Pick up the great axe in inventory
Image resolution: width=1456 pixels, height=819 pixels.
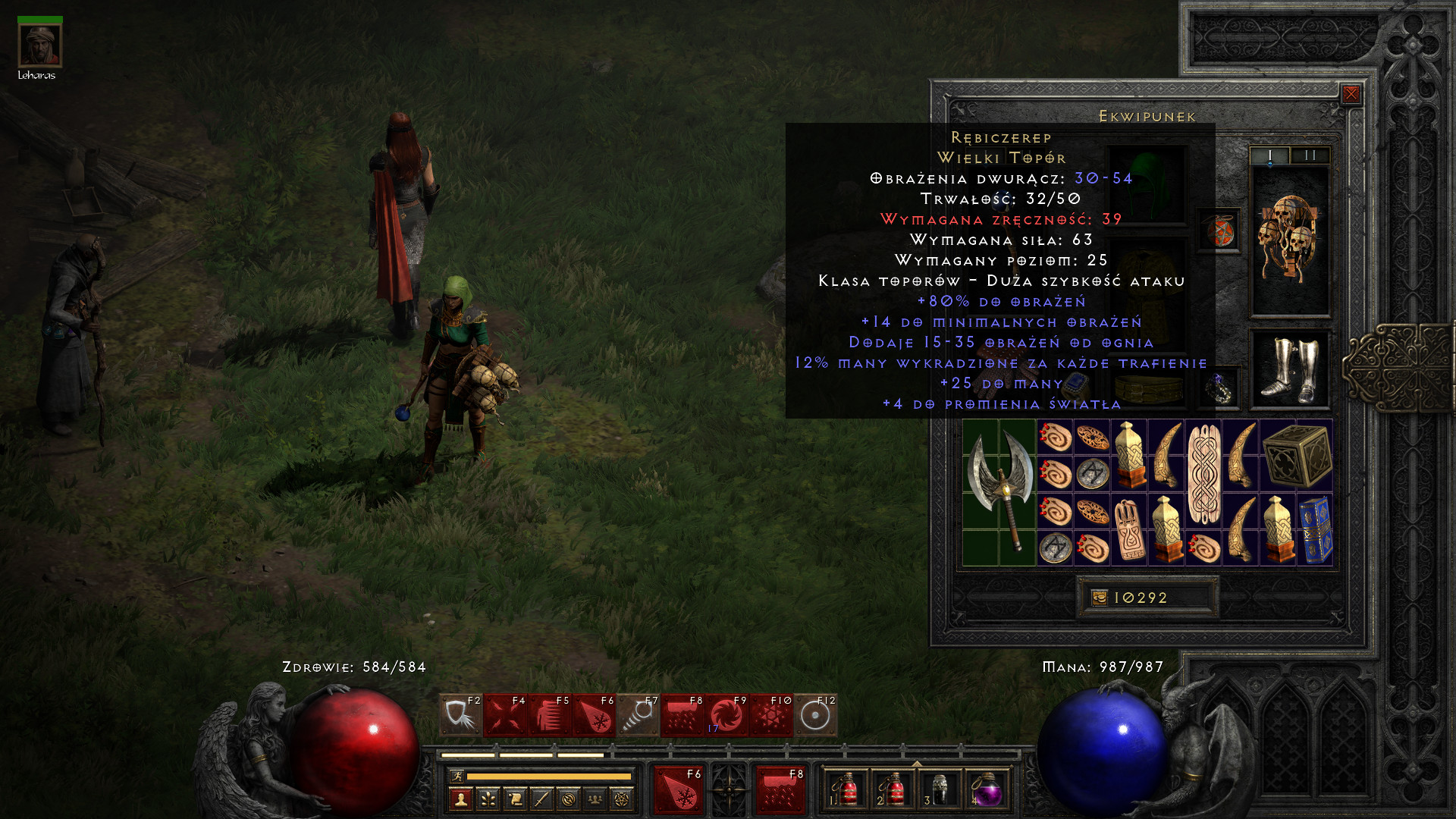coord(999,491)
